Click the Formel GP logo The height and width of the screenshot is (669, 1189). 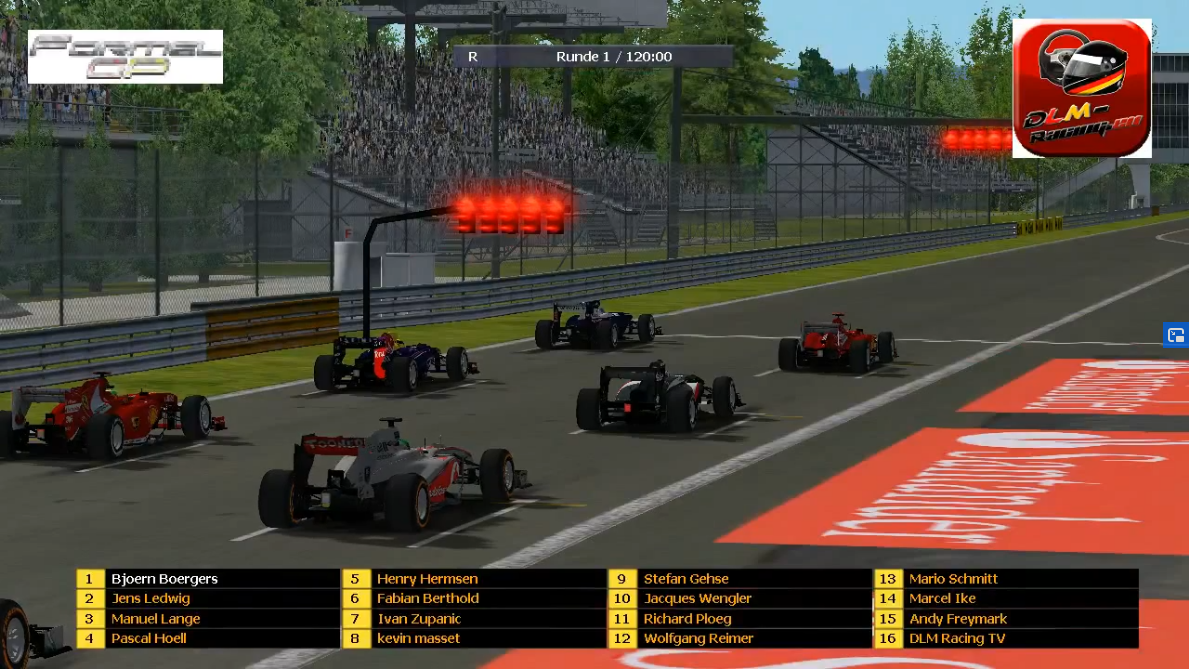(x=125, y=57)
